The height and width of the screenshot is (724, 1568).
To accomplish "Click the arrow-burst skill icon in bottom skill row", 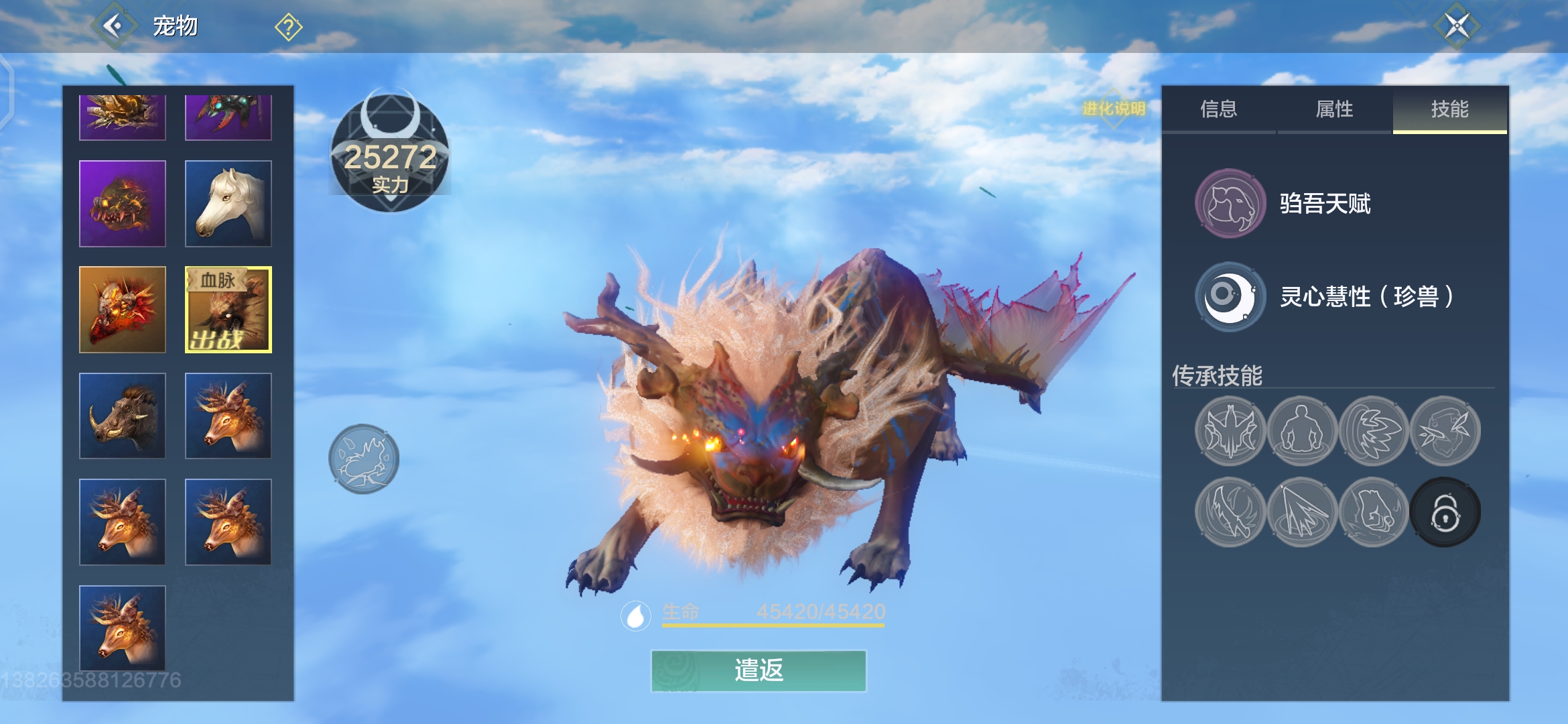I will tap(1302, 511).
